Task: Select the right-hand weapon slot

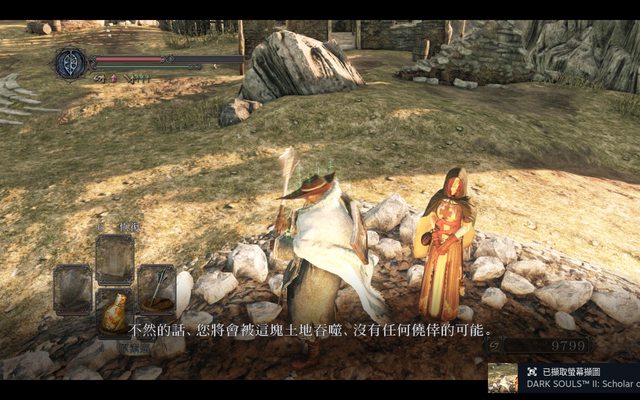Action: click(x=157, y=288)
